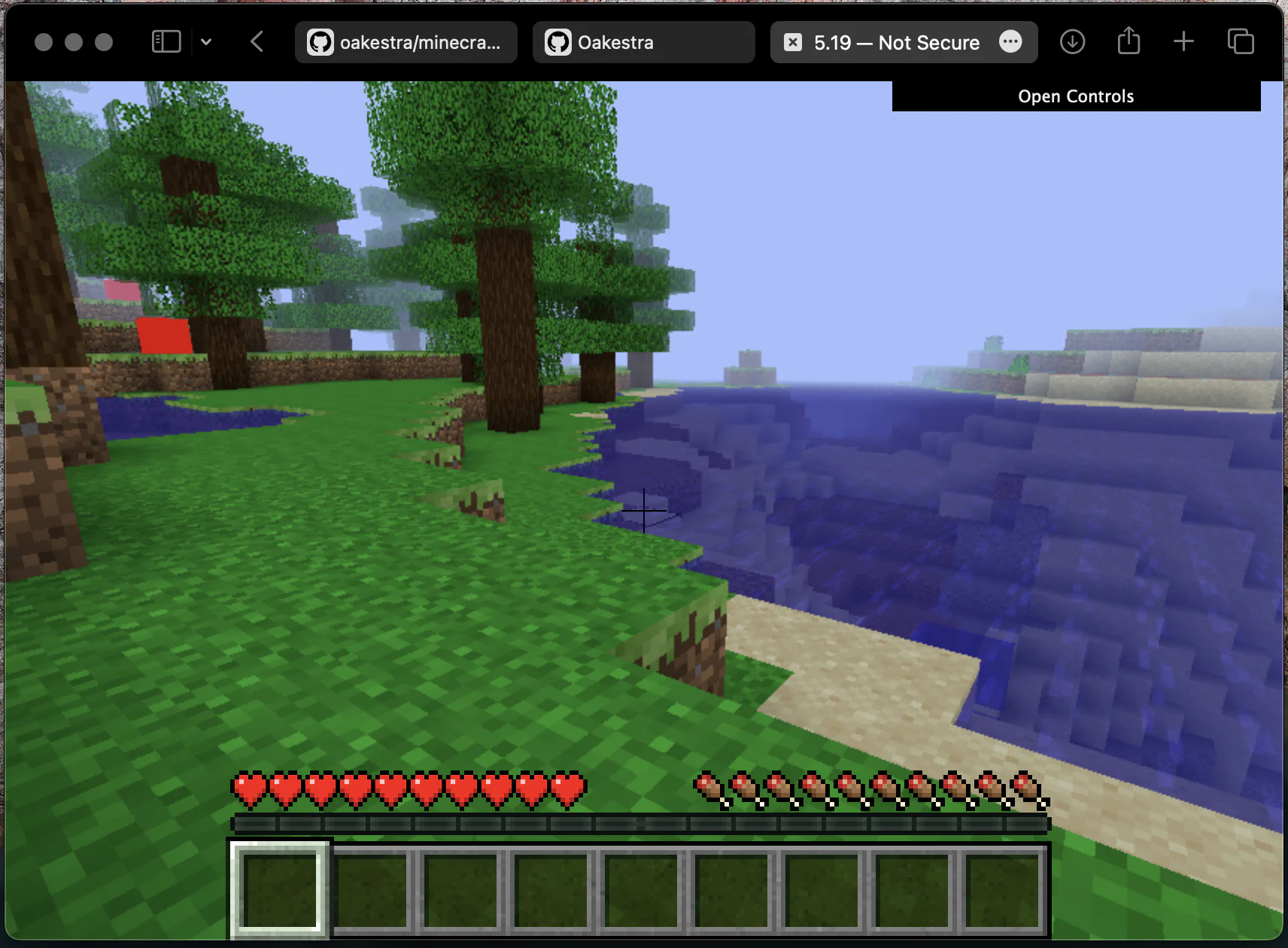This screenshot has width=1288, height=948.
Task: Click the GitHub icon on the oakestra/minecra tab
Action: point(320,42)
